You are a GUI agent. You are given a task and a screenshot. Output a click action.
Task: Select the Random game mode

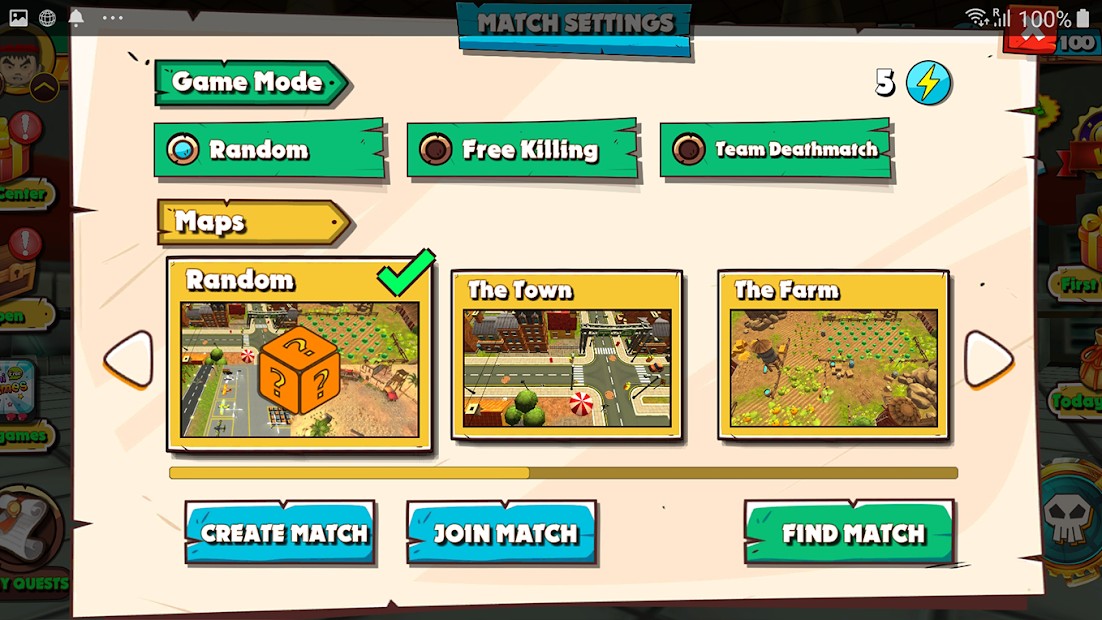point(268,150)
